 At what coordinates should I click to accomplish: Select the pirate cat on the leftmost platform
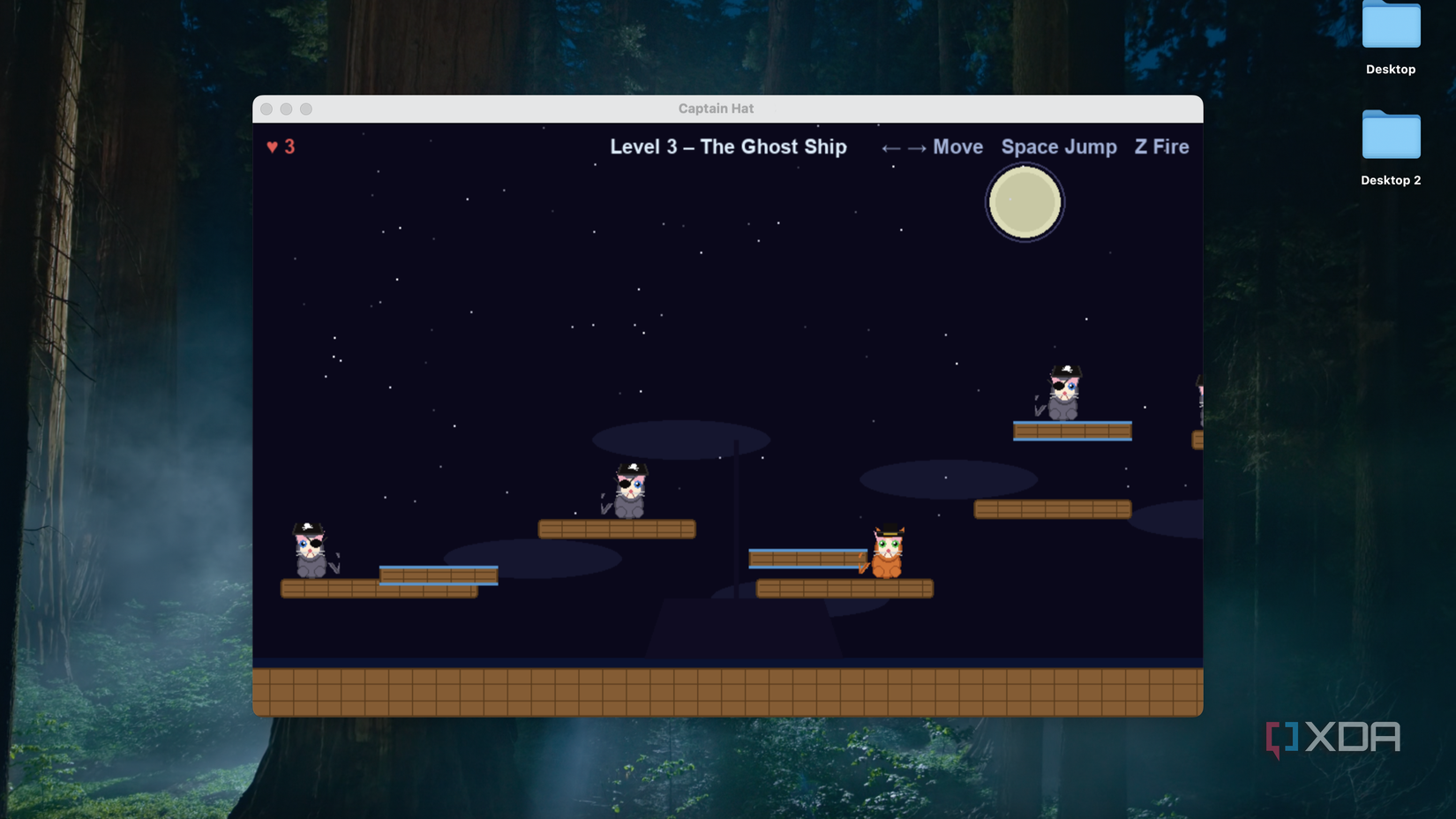click(x=311, y=552)
